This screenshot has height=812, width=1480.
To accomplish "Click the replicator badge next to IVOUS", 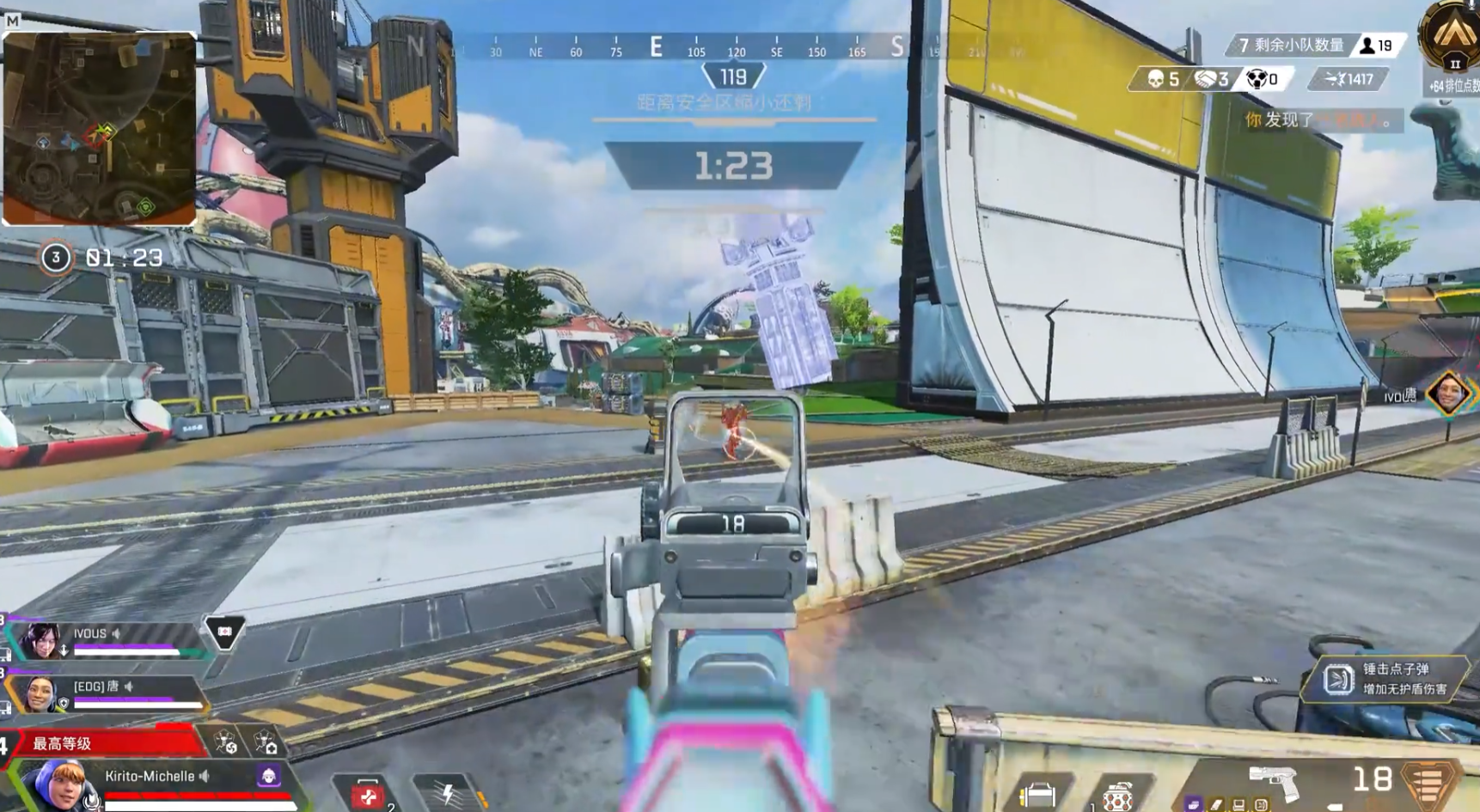I will [224, 633].
